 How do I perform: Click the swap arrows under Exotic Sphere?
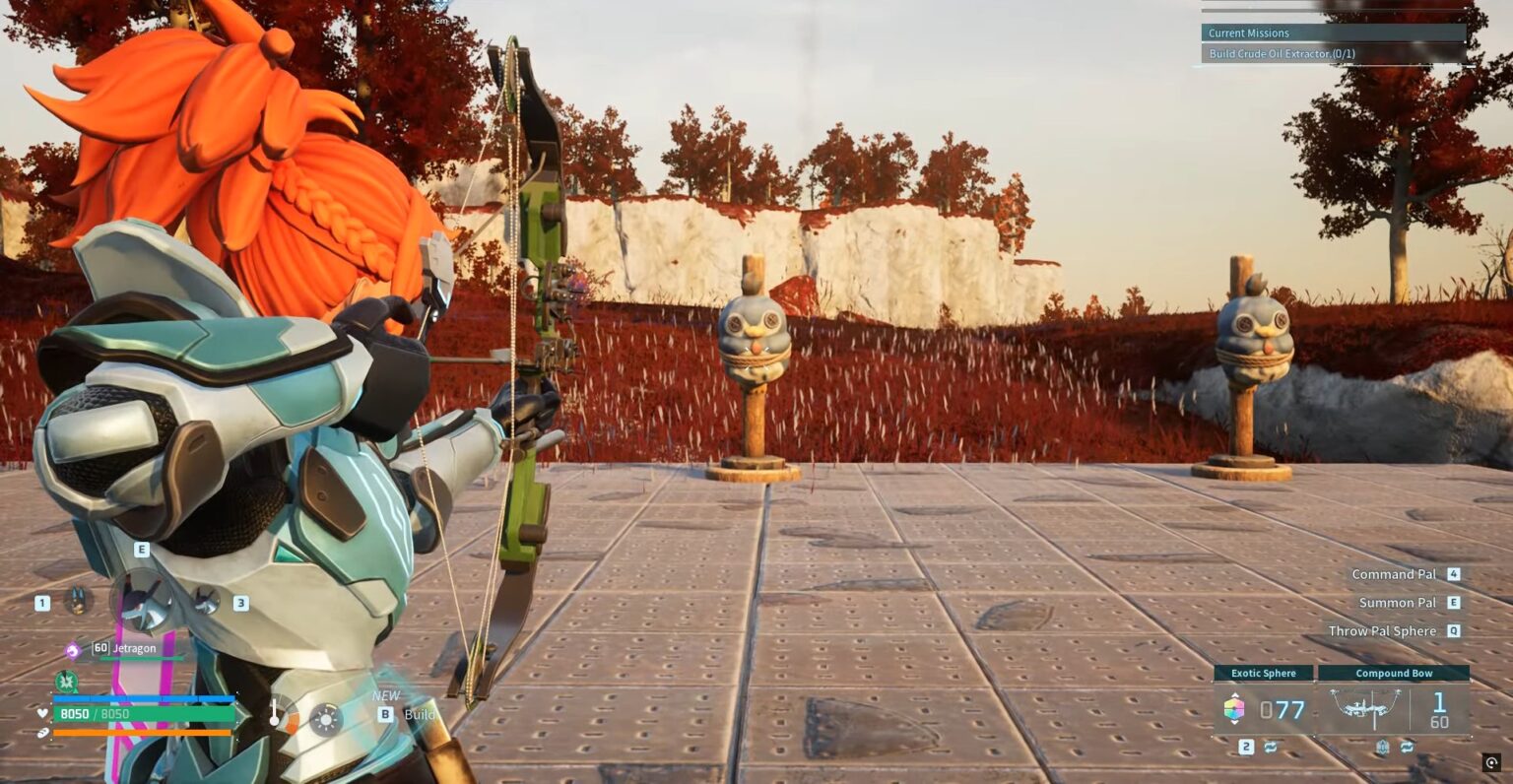pyautogui.click(x=1271, y=748)
